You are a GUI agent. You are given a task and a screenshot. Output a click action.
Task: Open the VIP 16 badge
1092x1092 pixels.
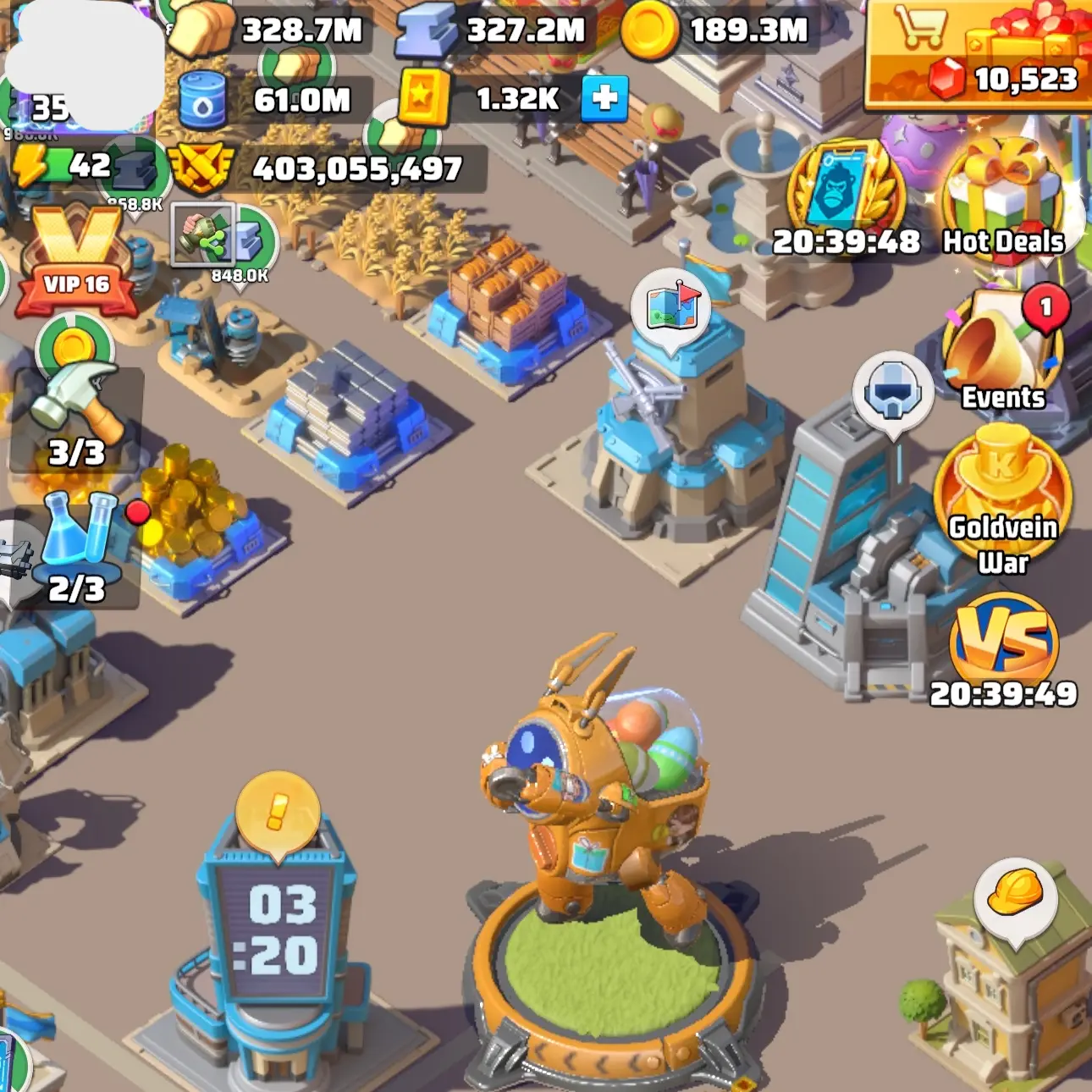coord(76,264)
